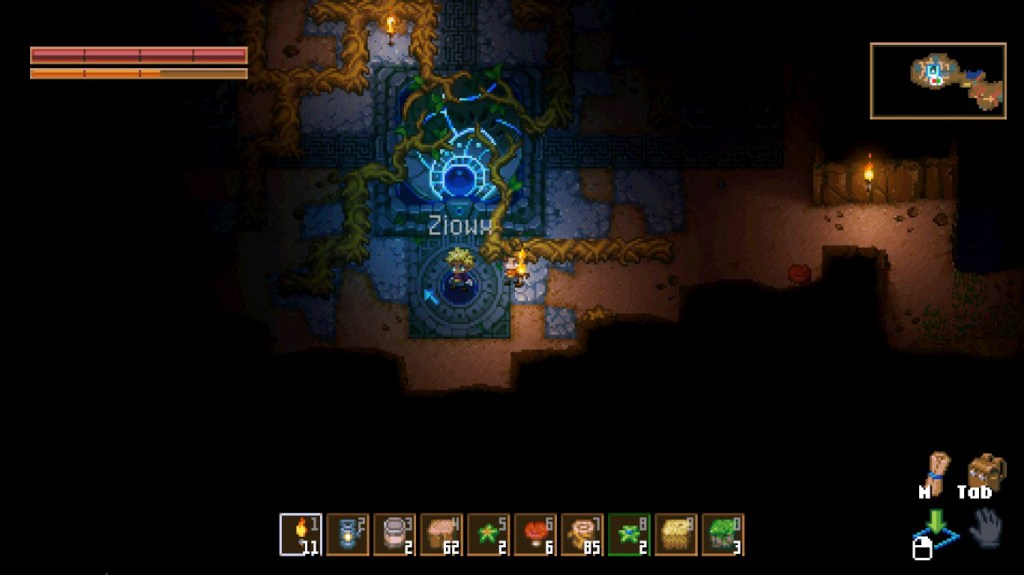Open the minimap in the corner
The image size is (1024, 575).
(x=937, y=80)
